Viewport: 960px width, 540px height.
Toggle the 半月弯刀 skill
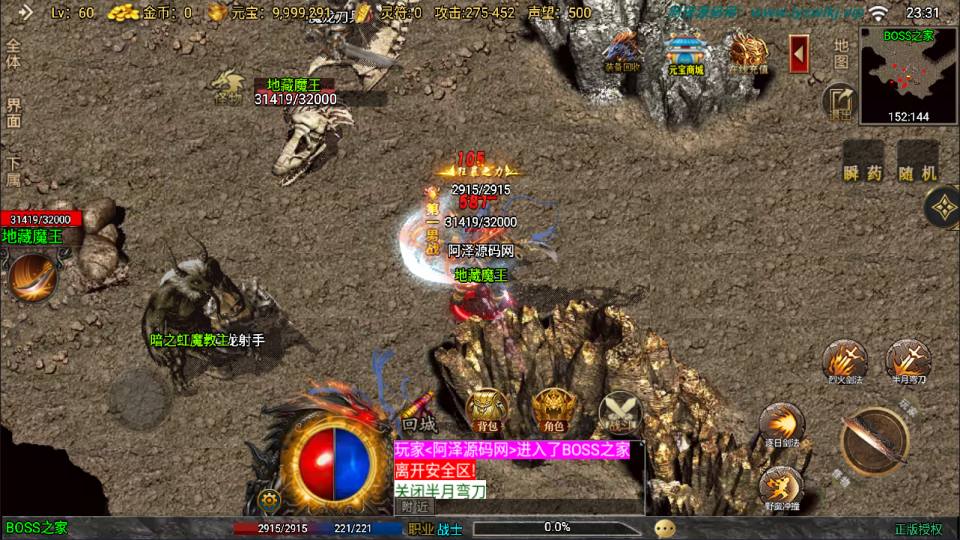tap(908, 362)
